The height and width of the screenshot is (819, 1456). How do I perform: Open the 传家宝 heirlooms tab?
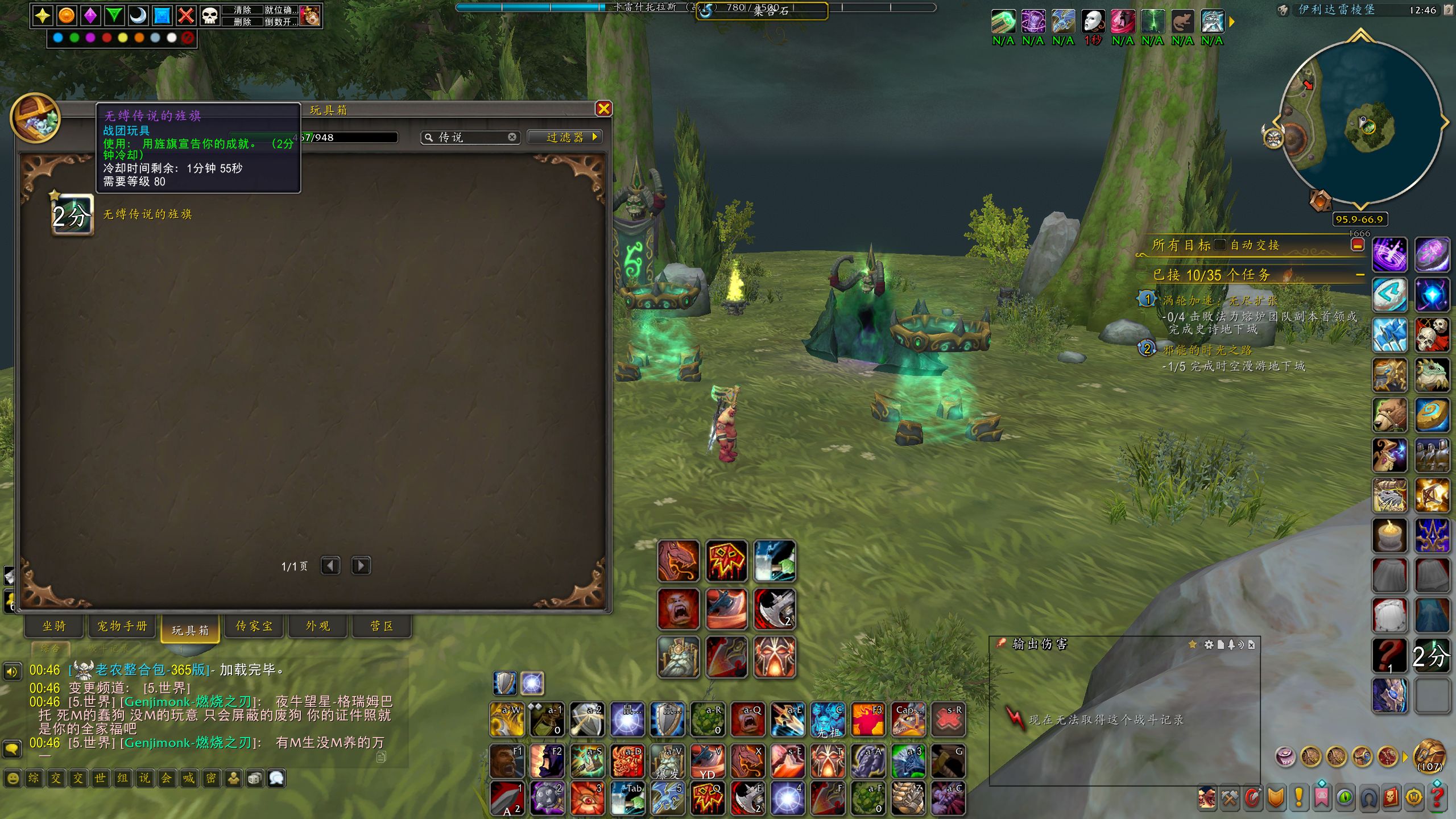pos(254,626)
